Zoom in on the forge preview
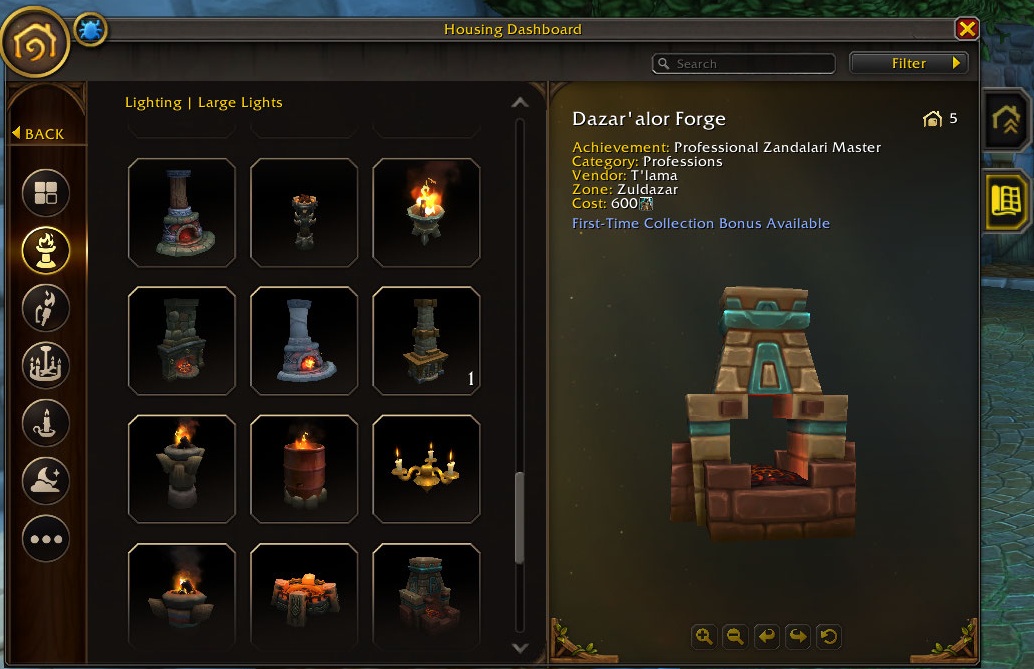Viewport: 1034px width, 669px height. click(x=704, y=635)
